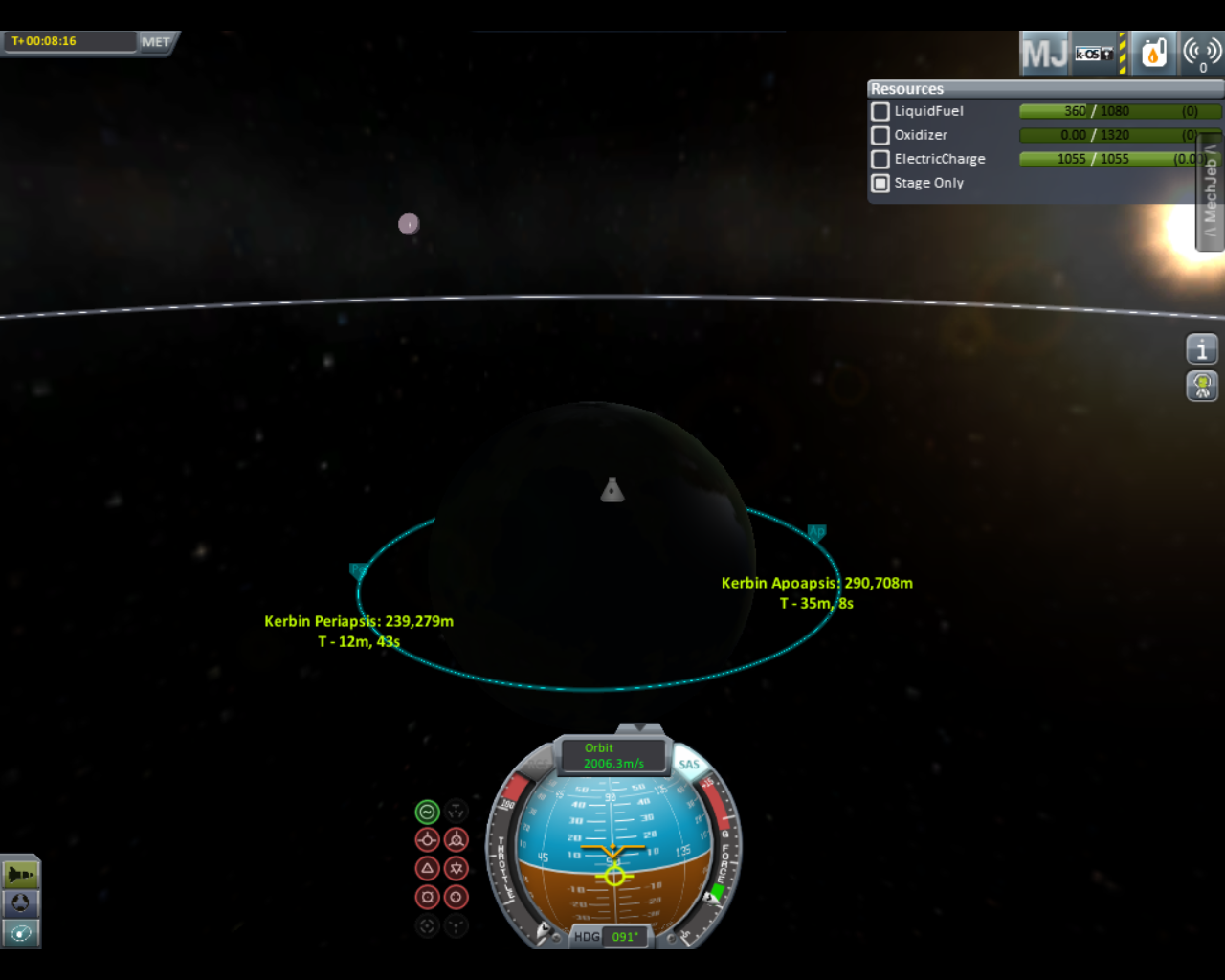Show the info 'i' panel button
Image resolution: width=1225 pixels, height=980 pixels.
[1202, 349]
